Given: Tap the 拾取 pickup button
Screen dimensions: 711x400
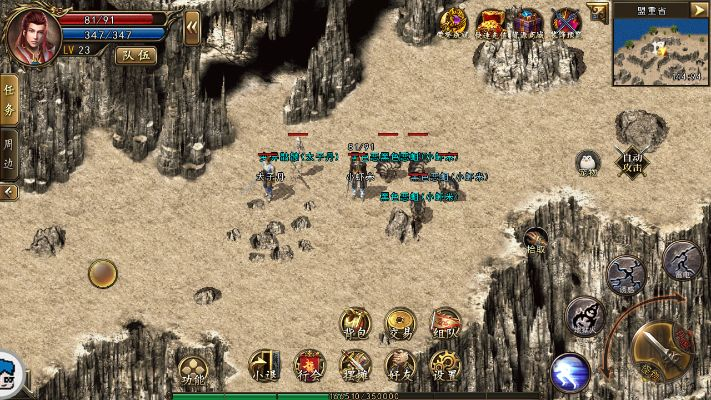Looking at the screenshot, I should pos(536,242).
